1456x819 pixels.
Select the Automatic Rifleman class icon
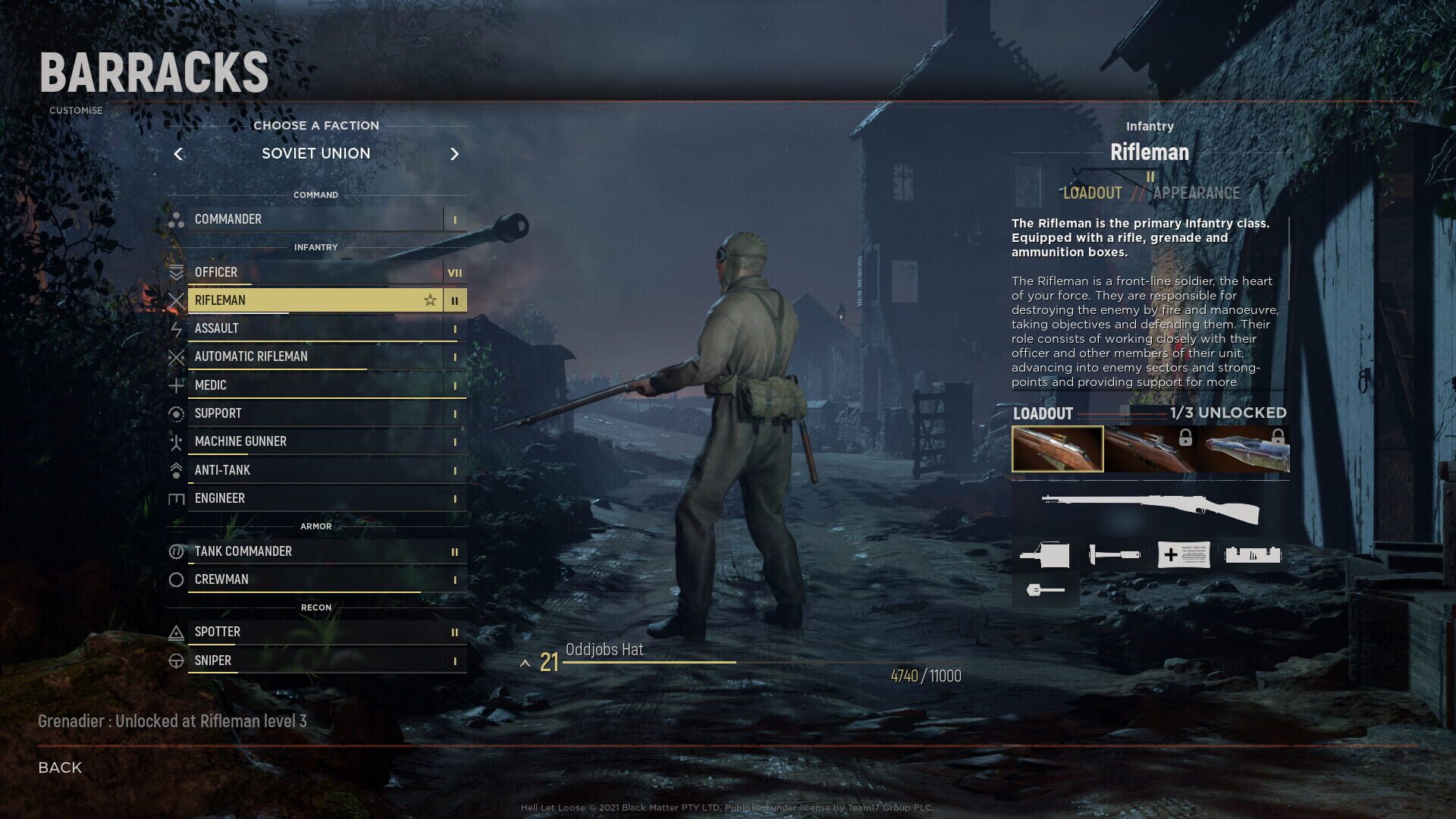pos(178,356)
